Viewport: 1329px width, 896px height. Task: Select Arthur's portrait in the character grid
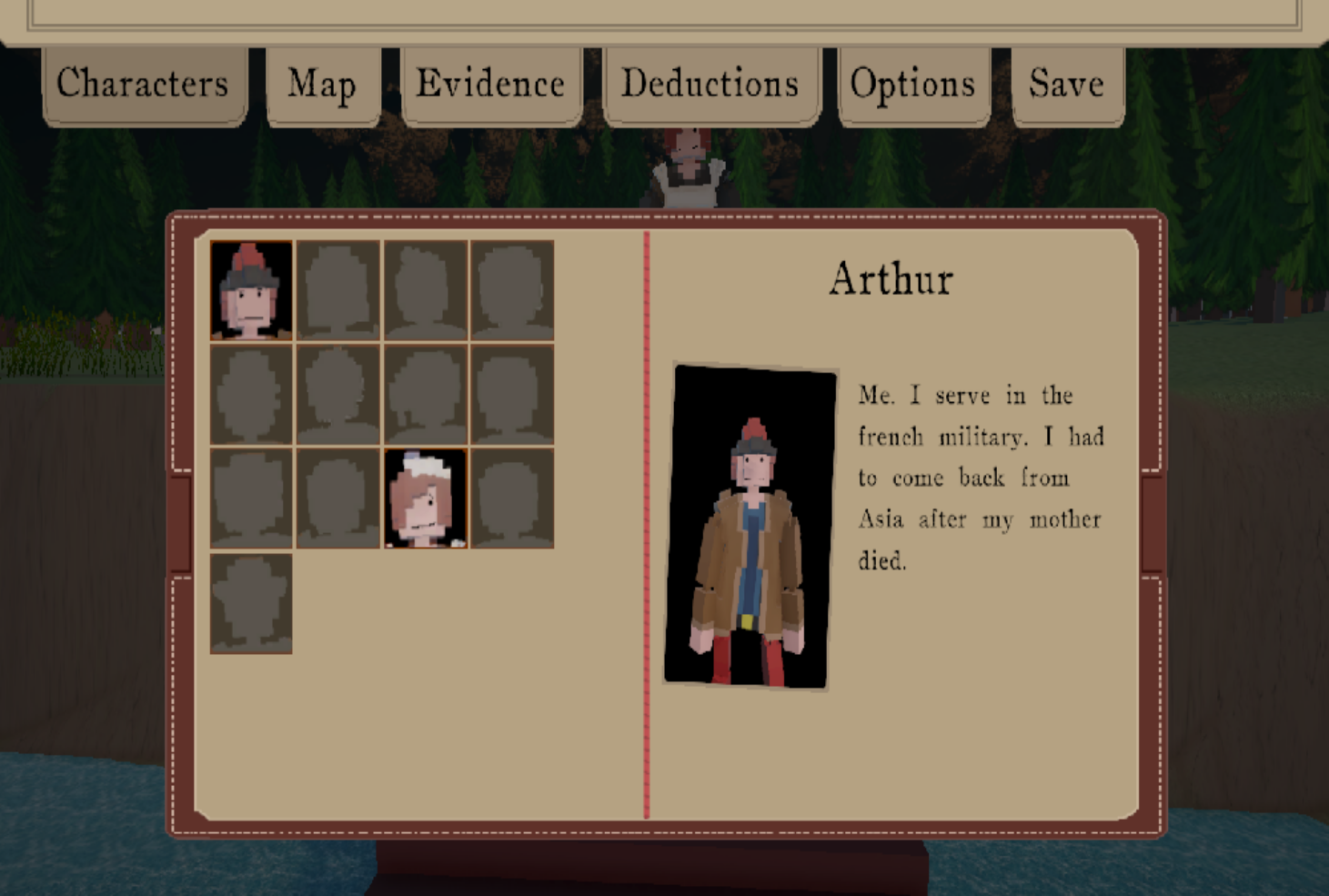(251, 291)
